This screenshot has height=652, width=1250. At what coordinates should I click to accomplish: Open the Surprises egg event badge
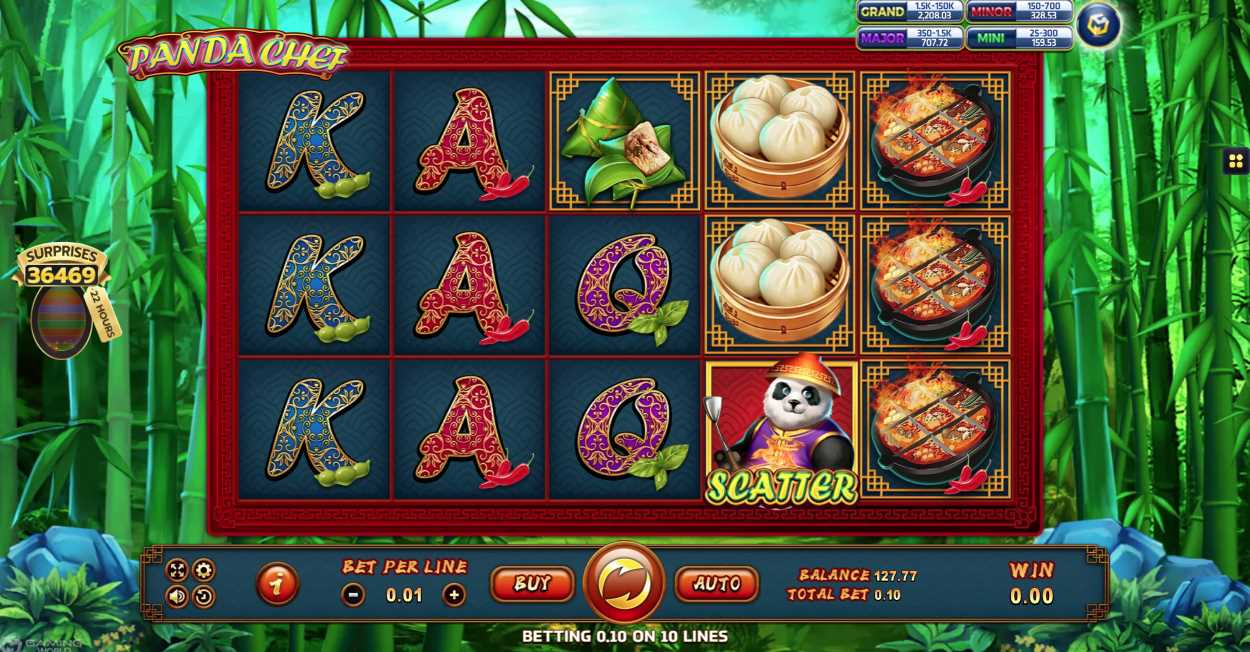(63, 300)
